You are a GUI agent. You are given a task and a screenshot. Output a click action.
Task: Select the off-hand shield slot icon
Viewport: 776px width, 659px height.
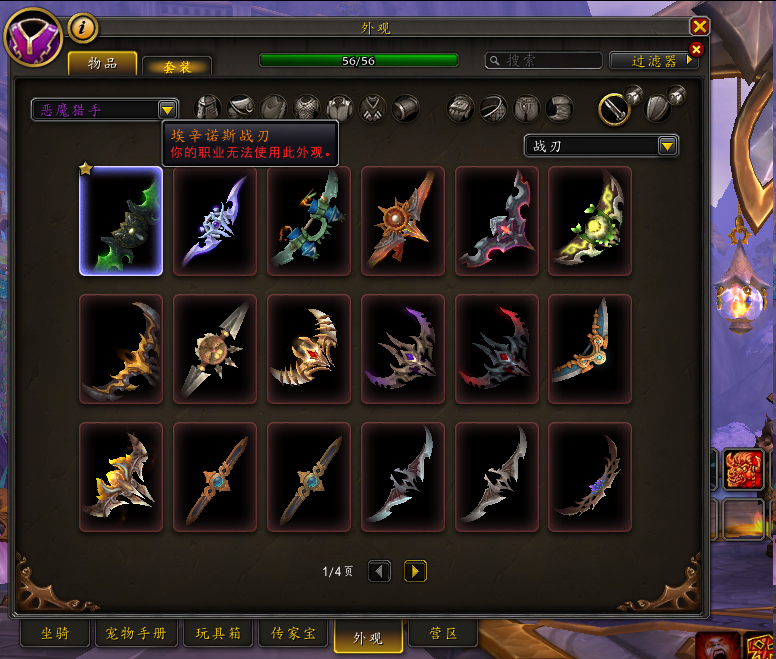tap(657, 107)
